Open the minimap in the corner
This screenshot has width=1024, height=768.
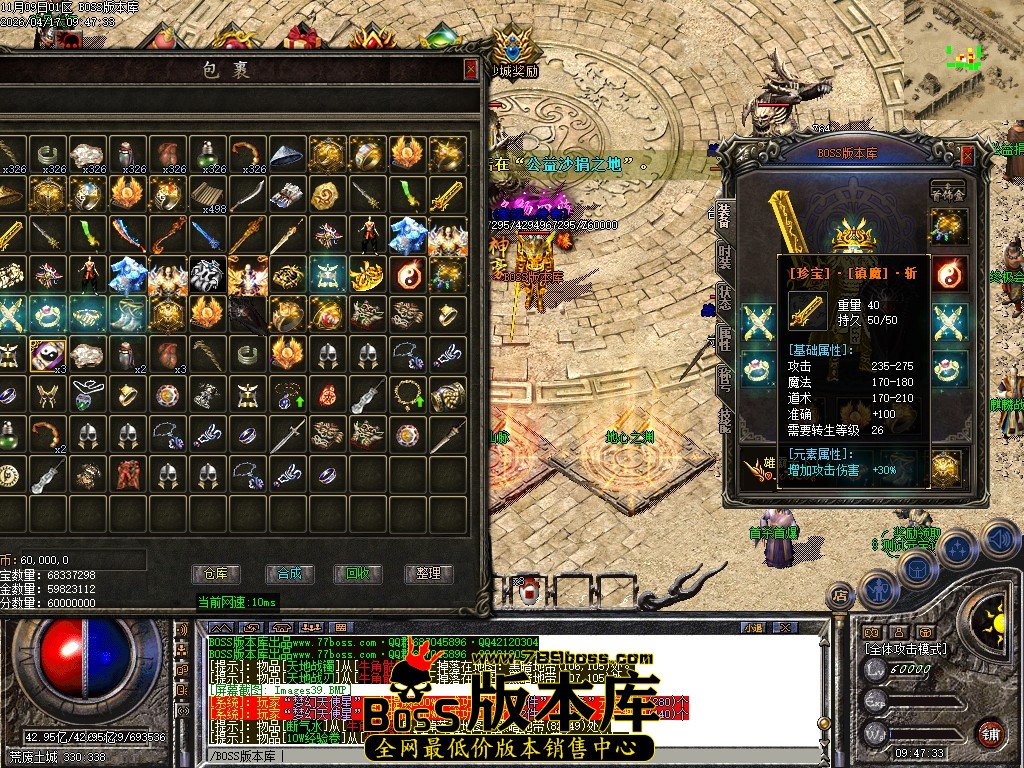[963, 45]
